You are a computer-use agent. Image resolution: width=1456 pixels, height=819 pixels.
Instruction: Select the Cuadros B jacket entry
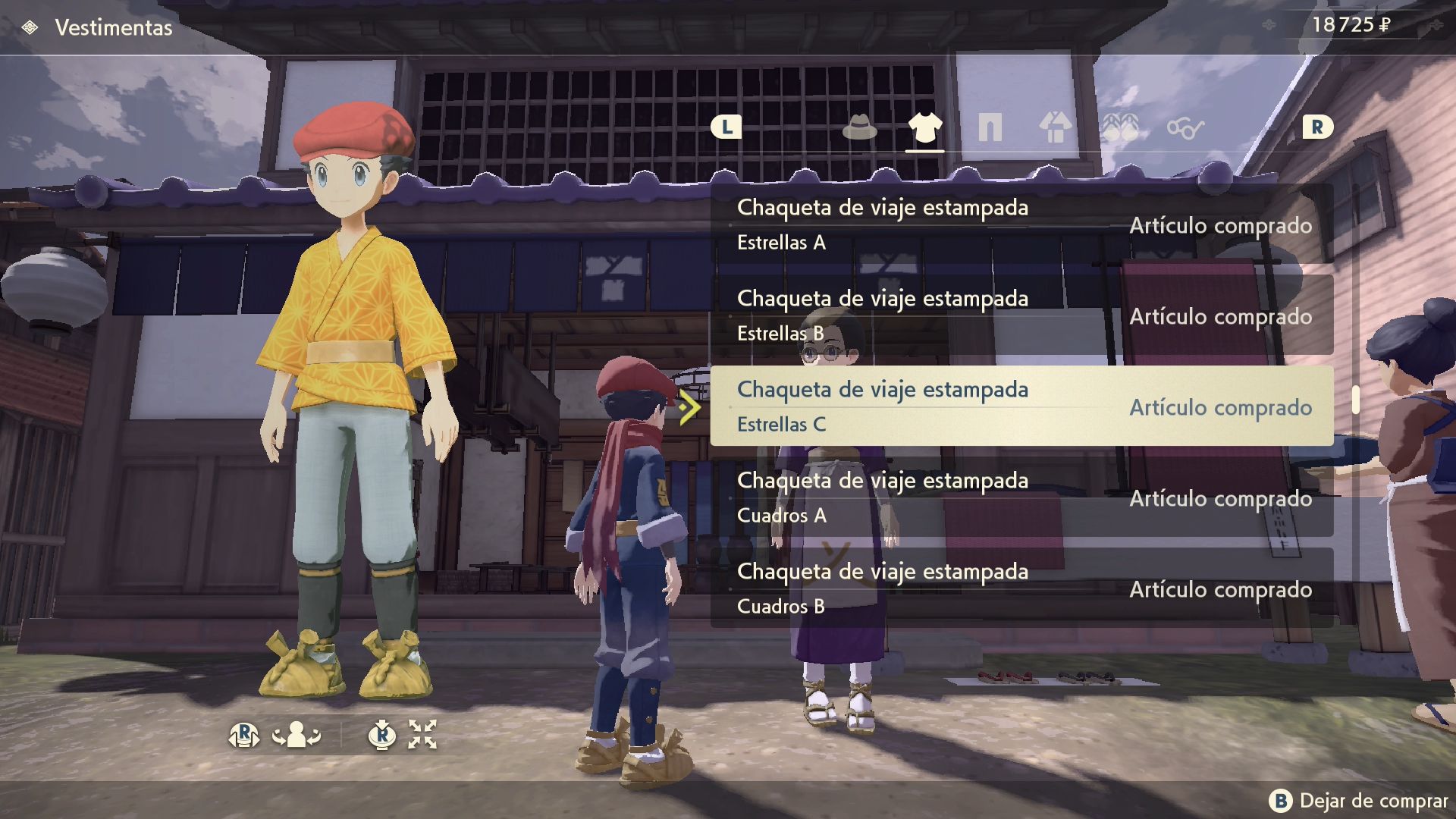tap(1021, 588)
